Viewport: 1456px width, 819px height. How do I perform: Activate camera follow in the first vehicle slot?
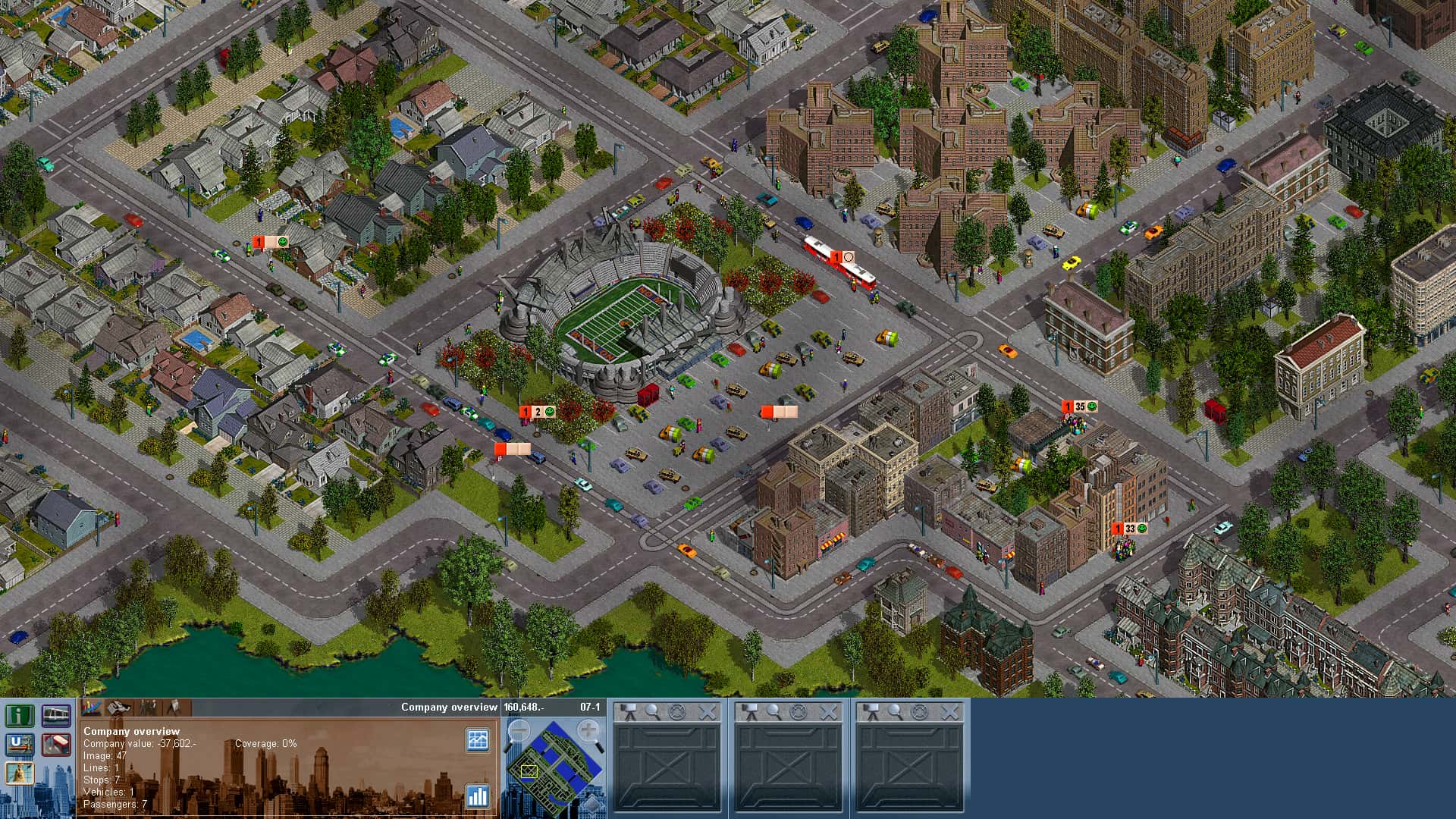click(x=628, y=711)
